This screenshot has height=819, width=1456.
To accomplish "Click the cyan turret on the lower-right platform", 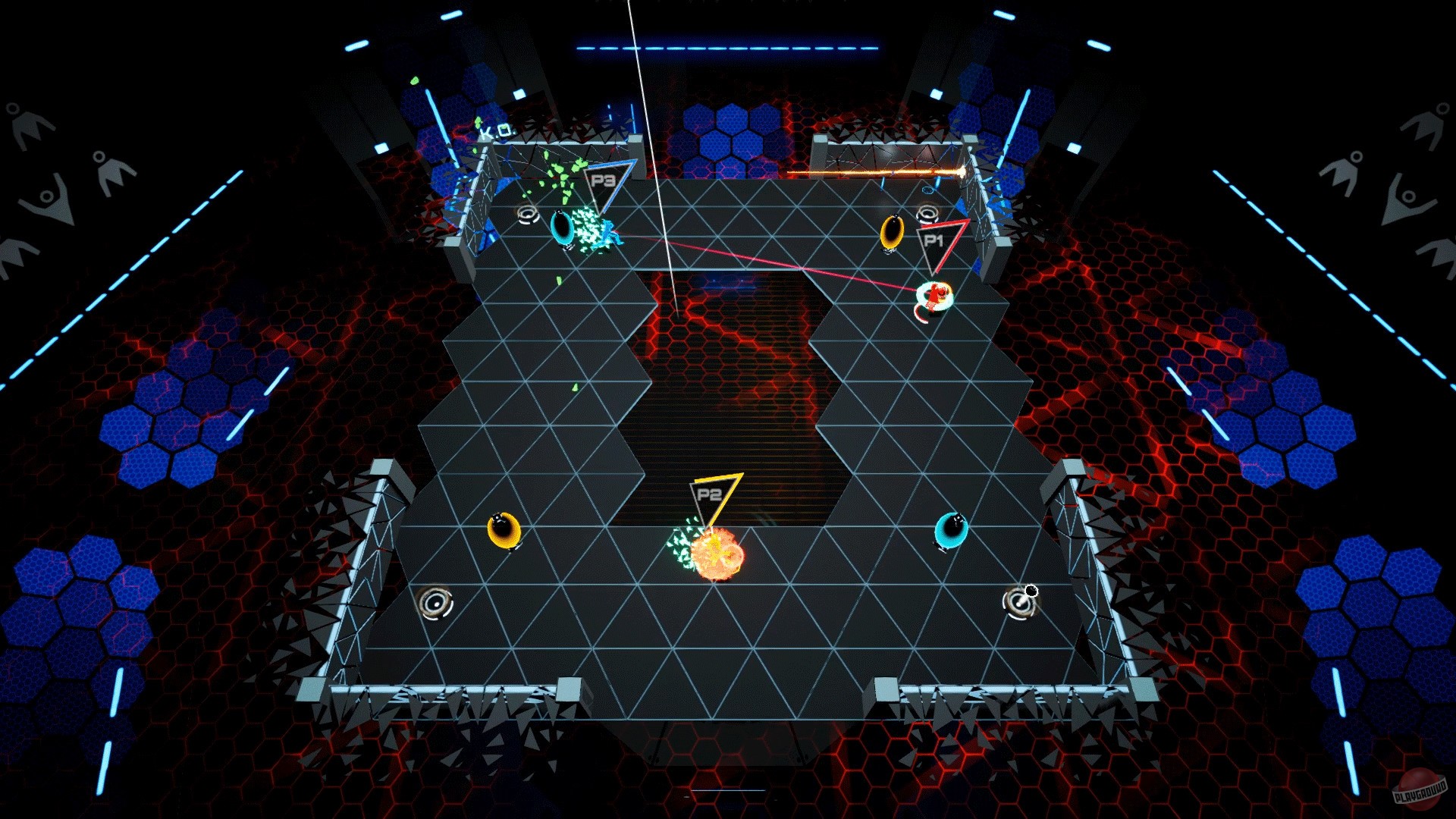I will pyautogui.click(x=950, y=531).
